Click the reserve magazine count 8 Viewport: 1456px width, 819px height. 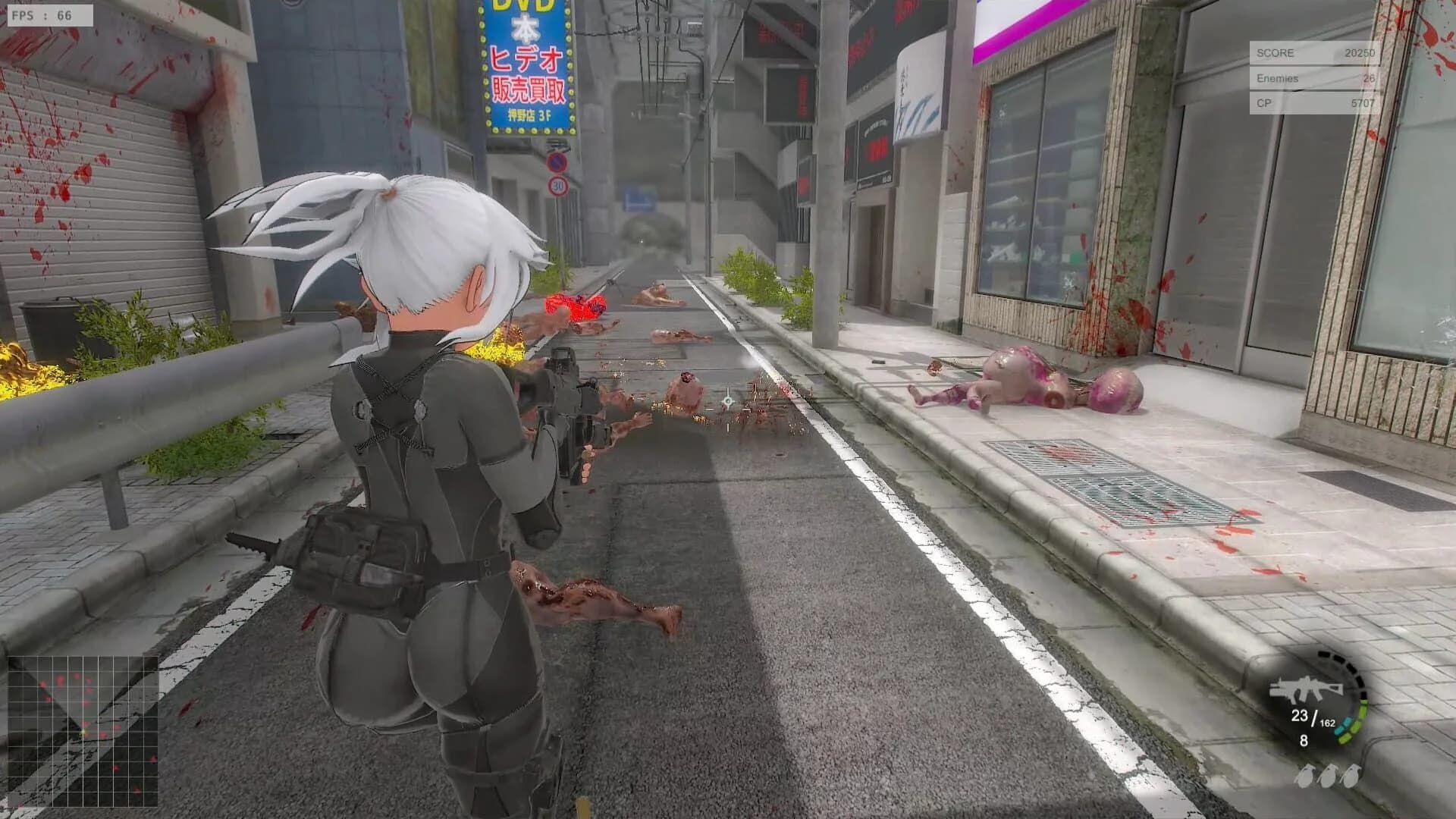[1304, 742]
